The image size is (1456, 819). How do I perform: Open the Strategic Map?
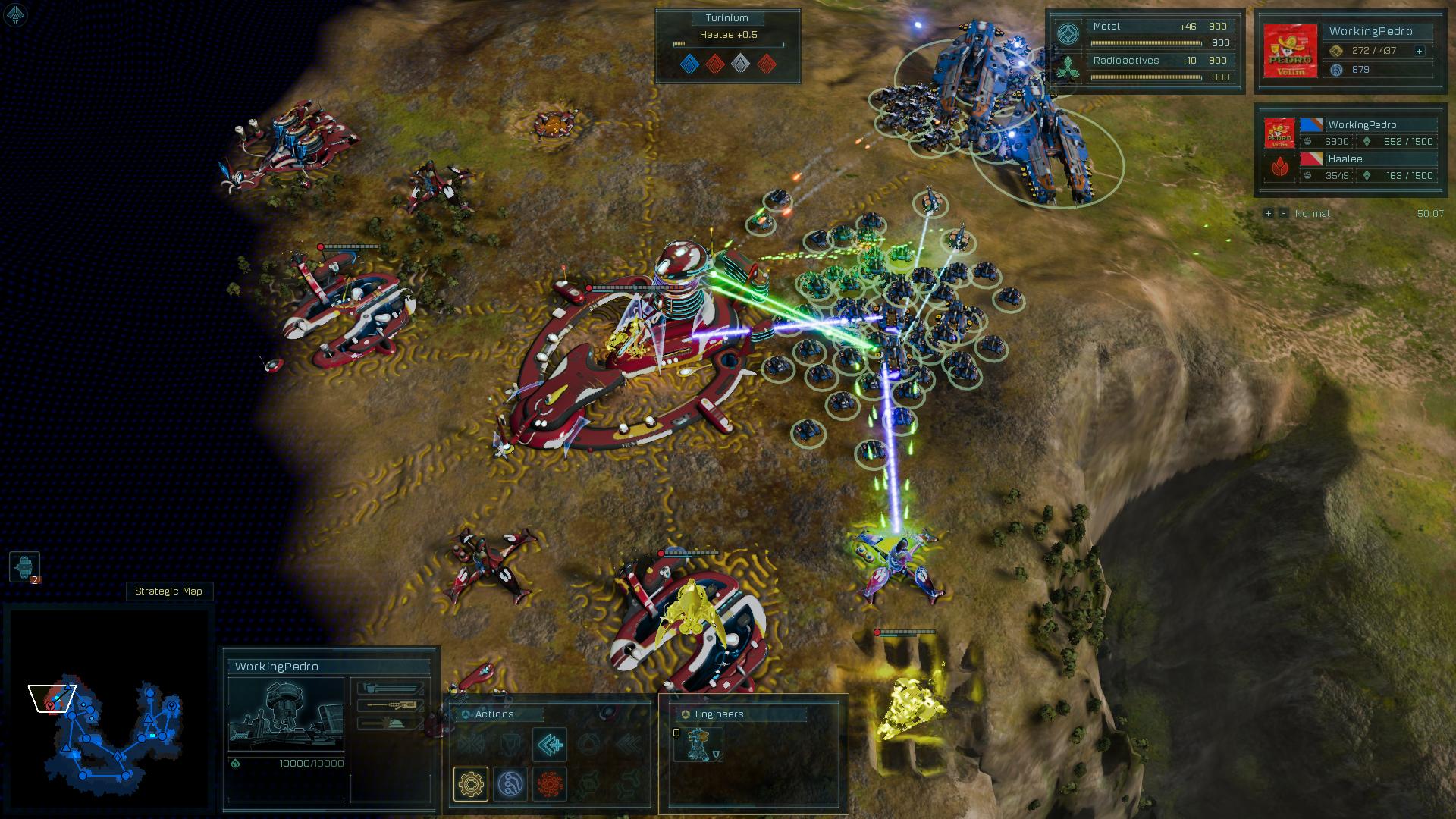tap(168, 591)
